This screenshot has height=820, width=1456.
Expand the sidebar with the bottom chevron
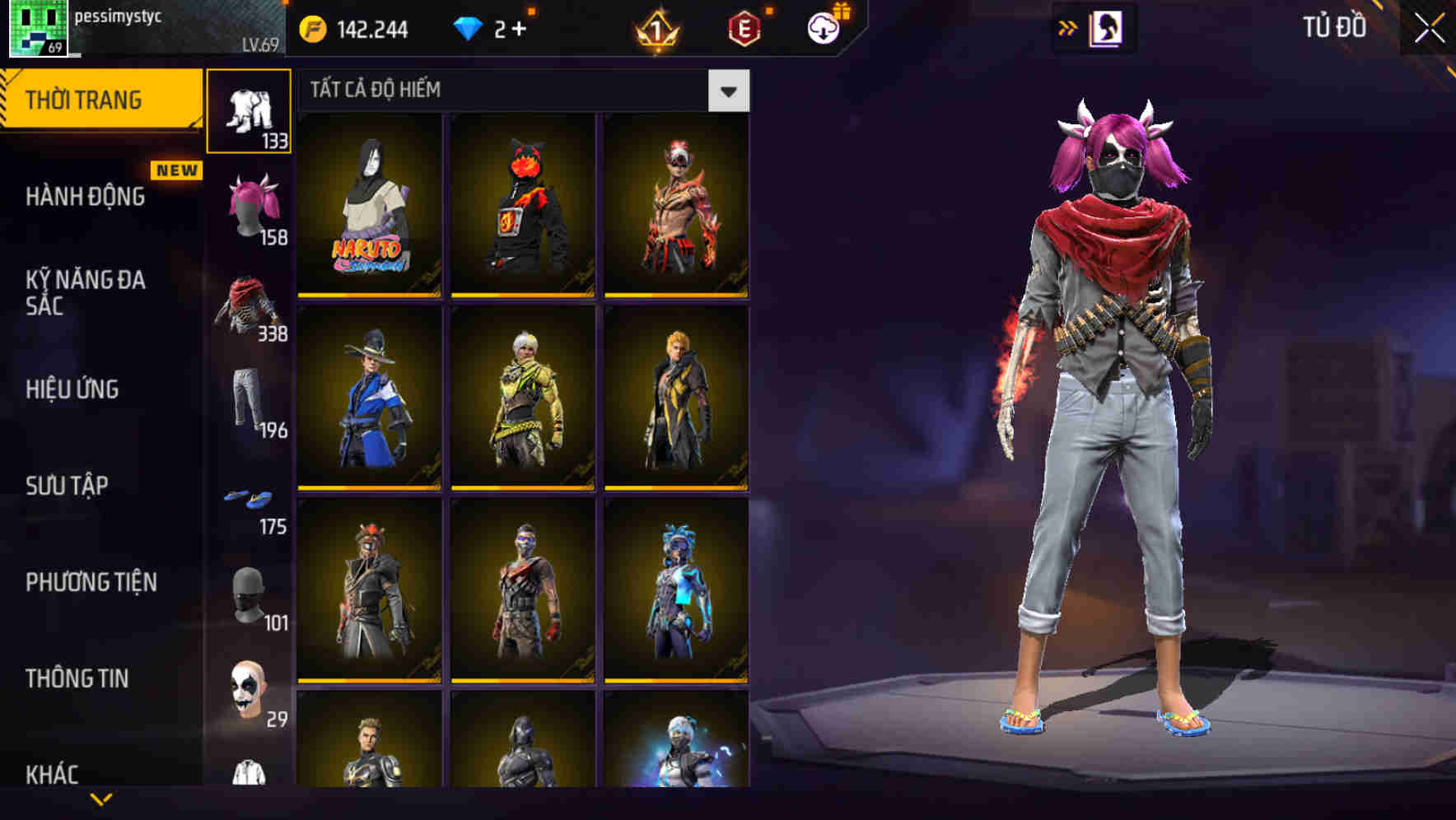coord(101,799)
